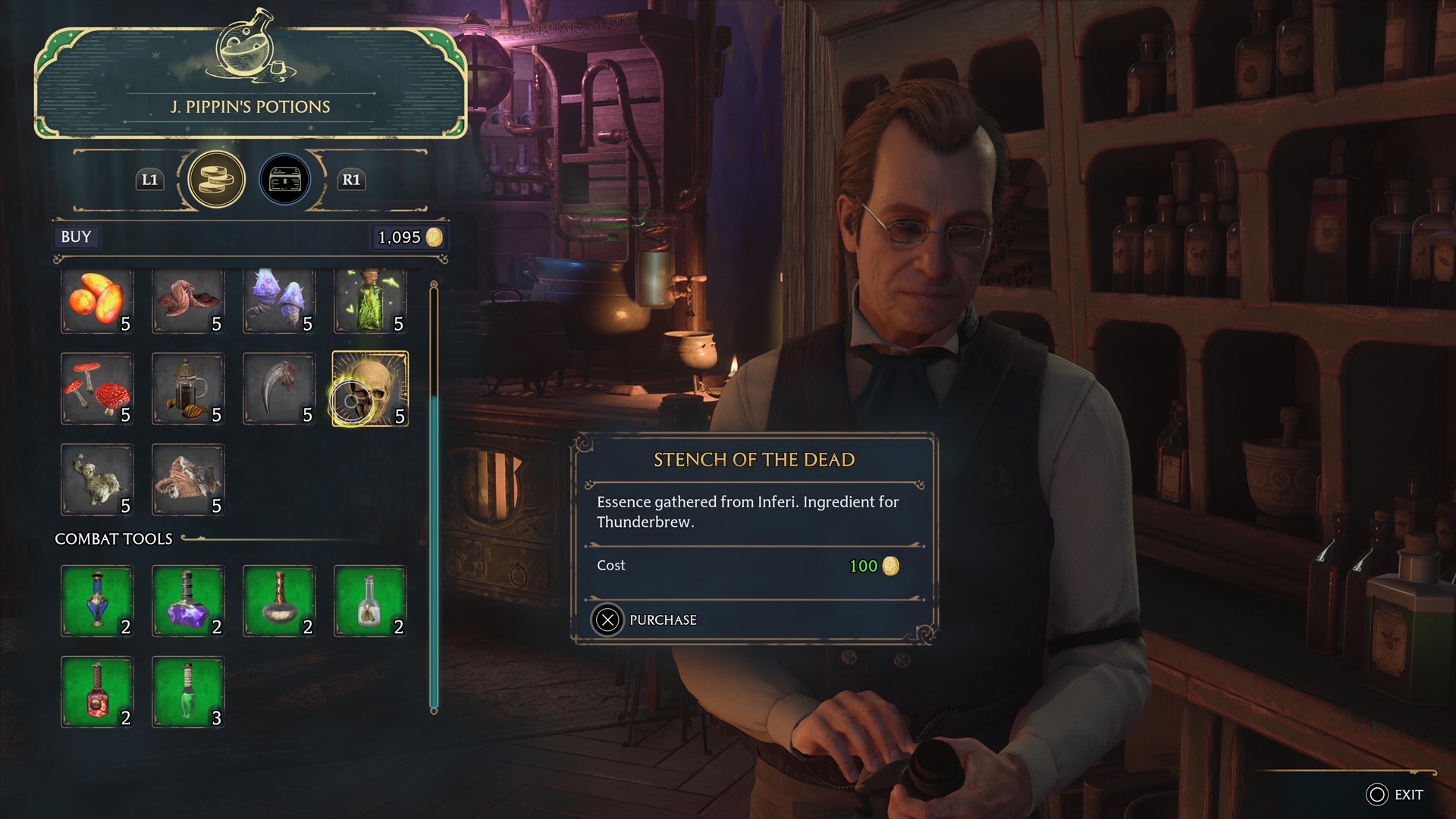
Task: Choose the red spotted mushrooms slot
Action: pyautogui.click(x=97, y=389)
